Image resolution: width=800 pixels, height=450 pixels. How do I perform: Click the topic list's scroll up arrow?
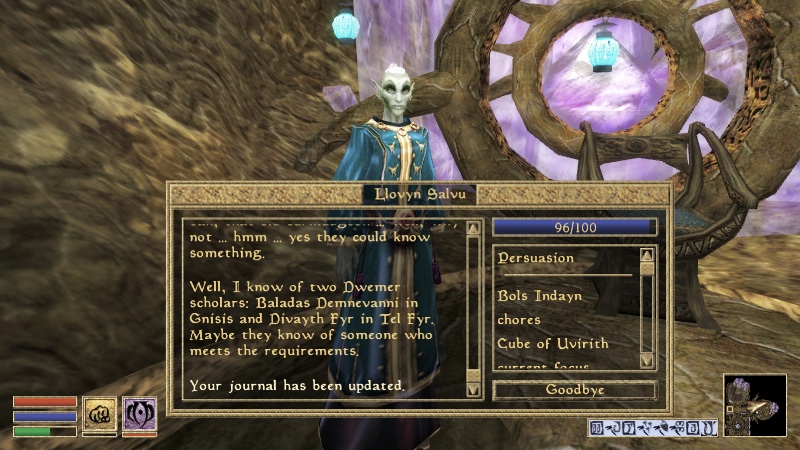pos(647,255)
